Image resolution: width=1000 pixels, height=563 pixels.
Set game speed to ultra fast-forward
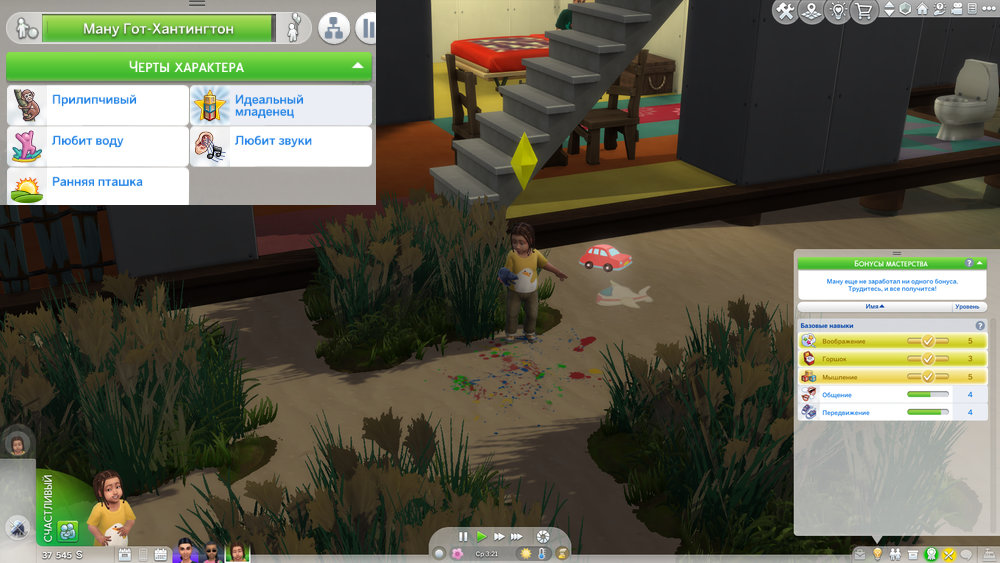tap(517, 536)
